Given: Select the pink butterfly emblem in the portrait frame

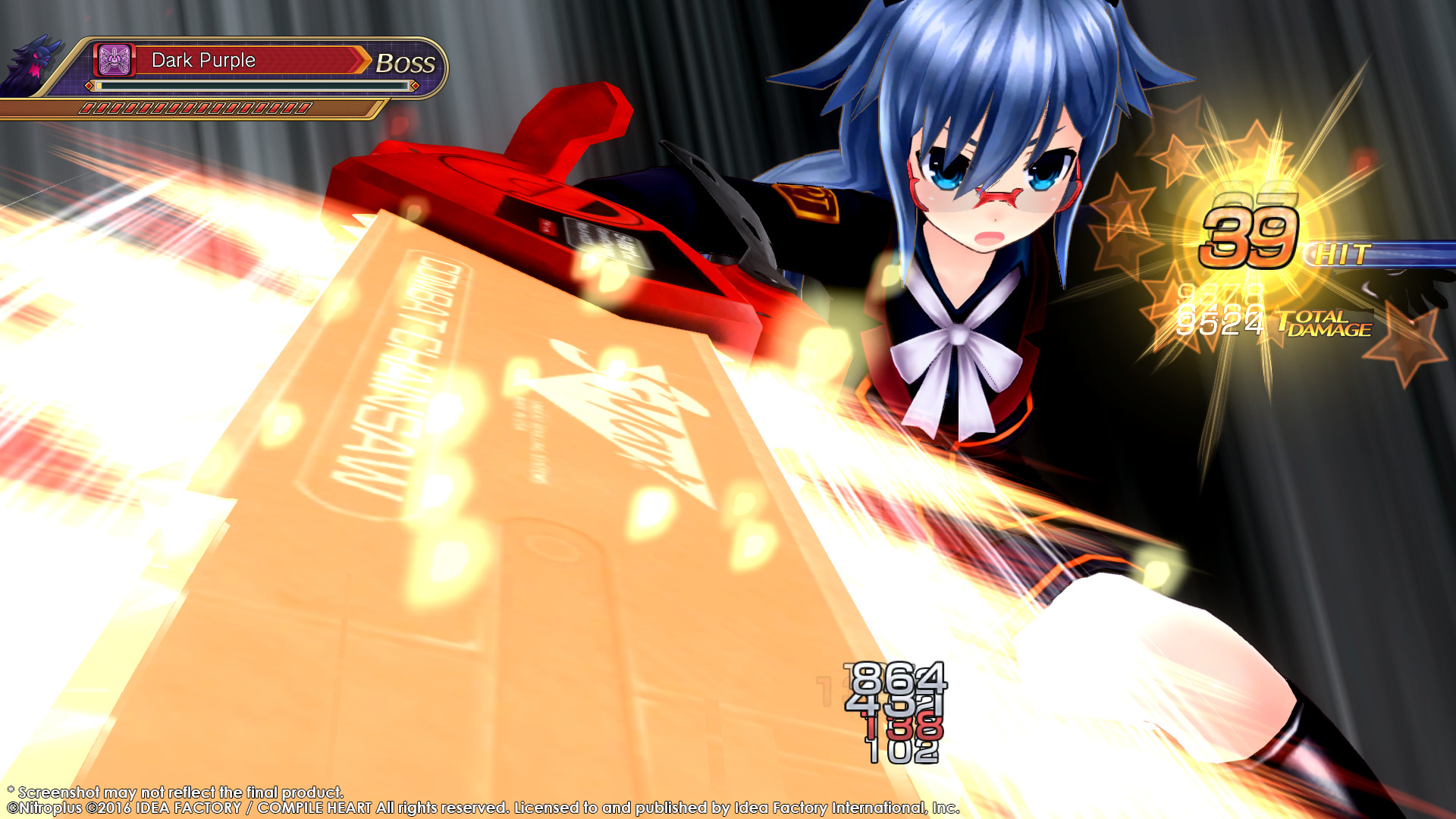Looking at the screenshot, I should (x=114, y=60).
